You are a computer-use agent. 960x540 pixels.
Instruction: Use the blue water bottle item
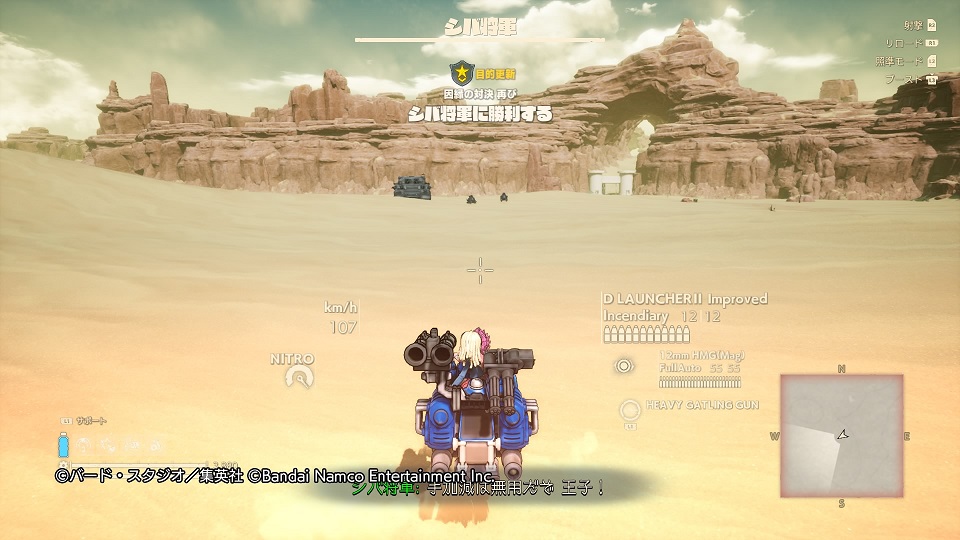[x=63, y=445]
